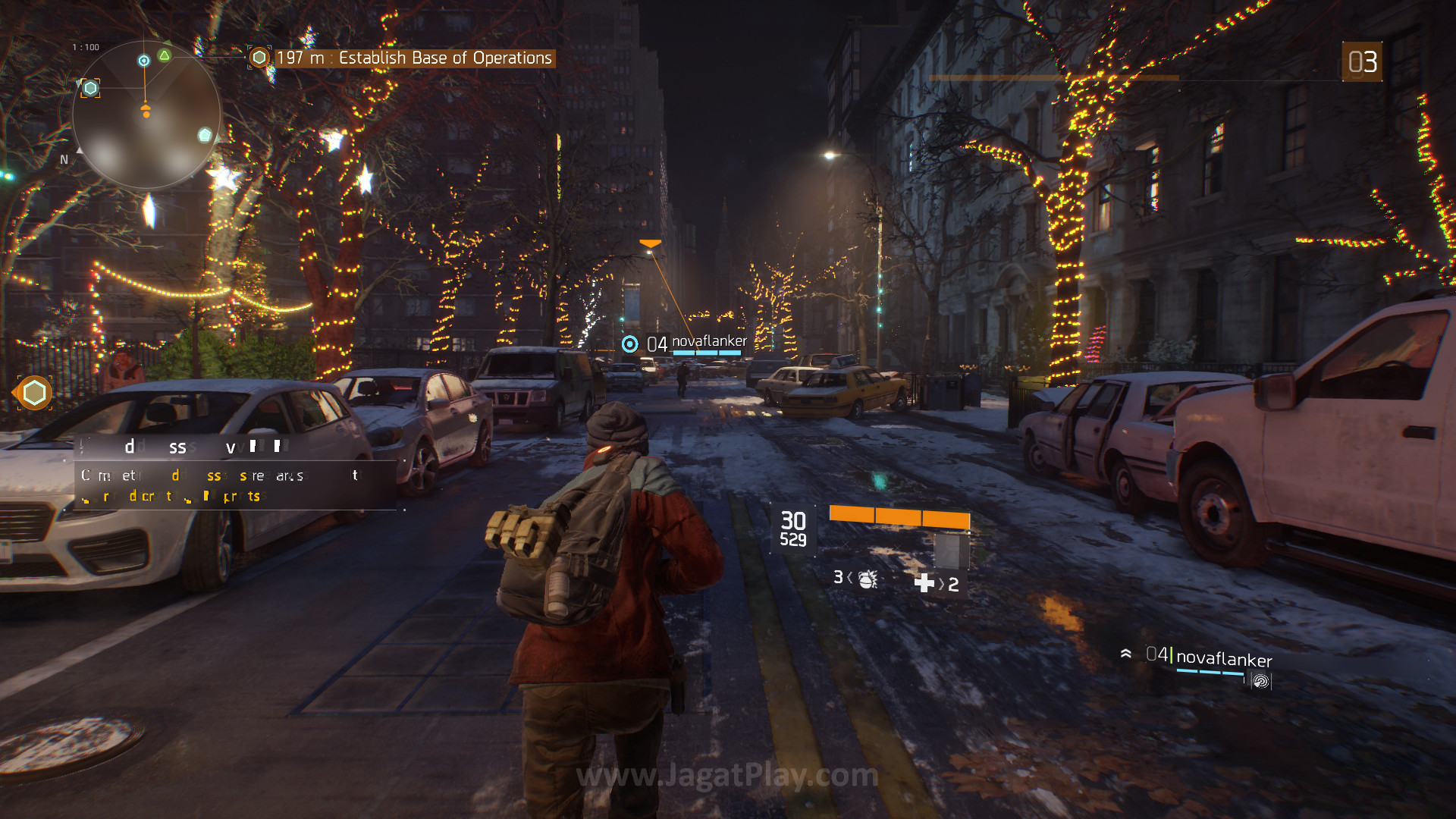Select novaflanker's floating nameplate above the street
The image size is (1456, 819).
pyautogui.click(x=696, y=344)
